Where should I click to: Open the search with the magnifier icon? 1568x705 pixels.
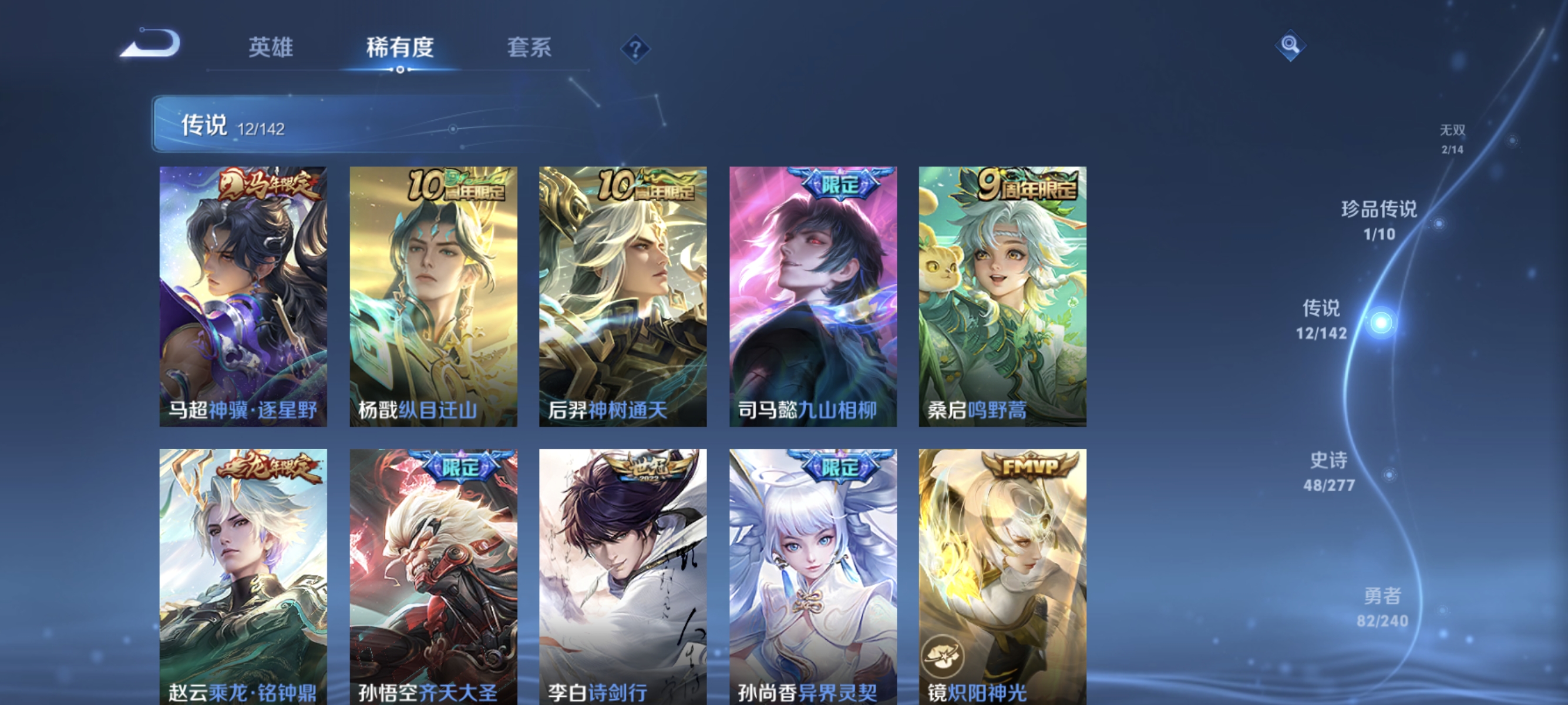(1290, 45)
